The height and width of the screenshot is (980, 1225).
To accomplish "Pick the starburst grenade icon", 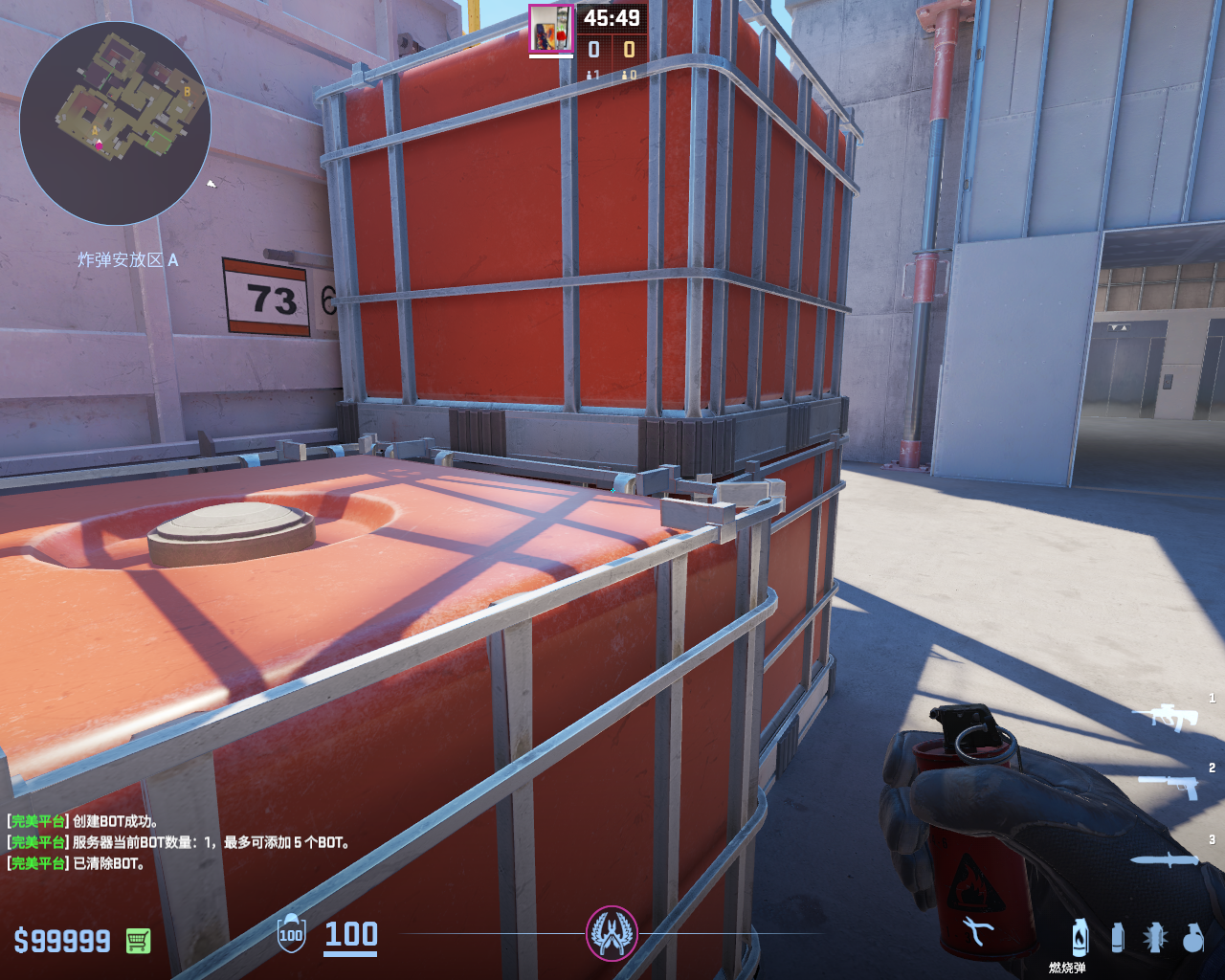I will [x=1155, y=938].
